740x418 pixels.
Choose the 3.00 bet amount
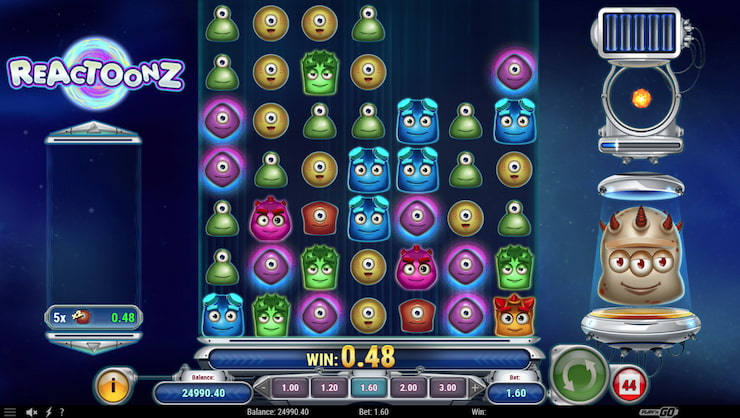pos(445,387)
